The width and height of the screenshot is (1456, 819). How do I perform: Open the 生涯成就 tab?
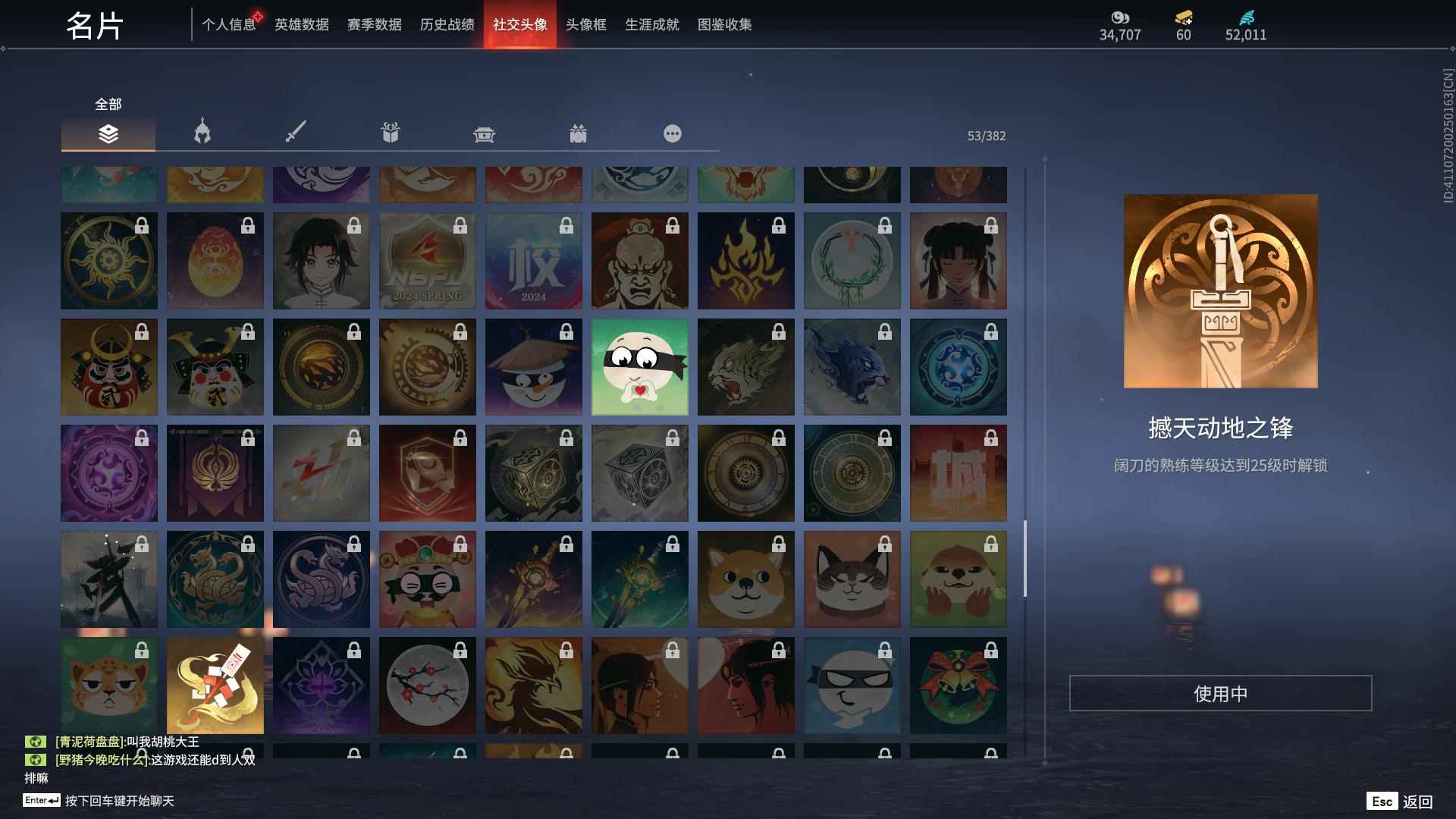click(651, 25)
